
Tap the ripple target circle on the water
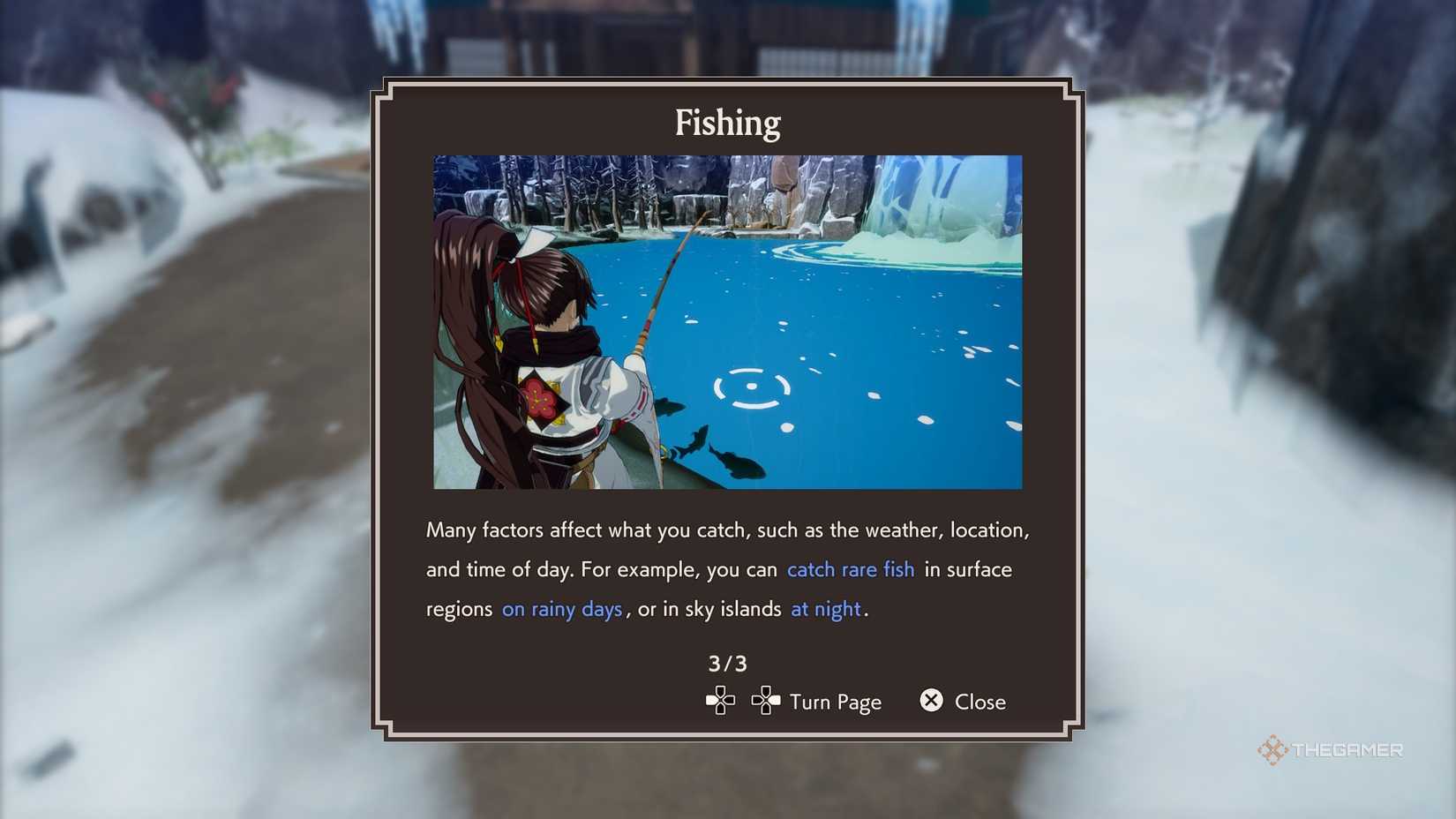pos(751,386)
